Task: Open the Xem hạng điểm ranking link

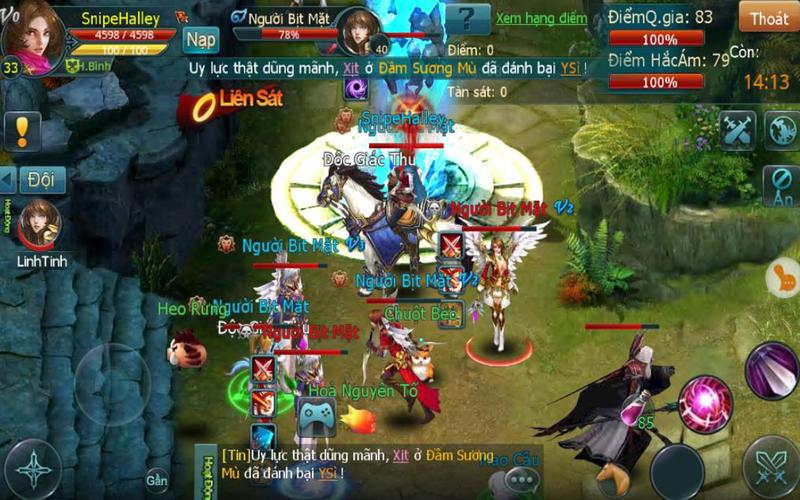Action: 541,18
